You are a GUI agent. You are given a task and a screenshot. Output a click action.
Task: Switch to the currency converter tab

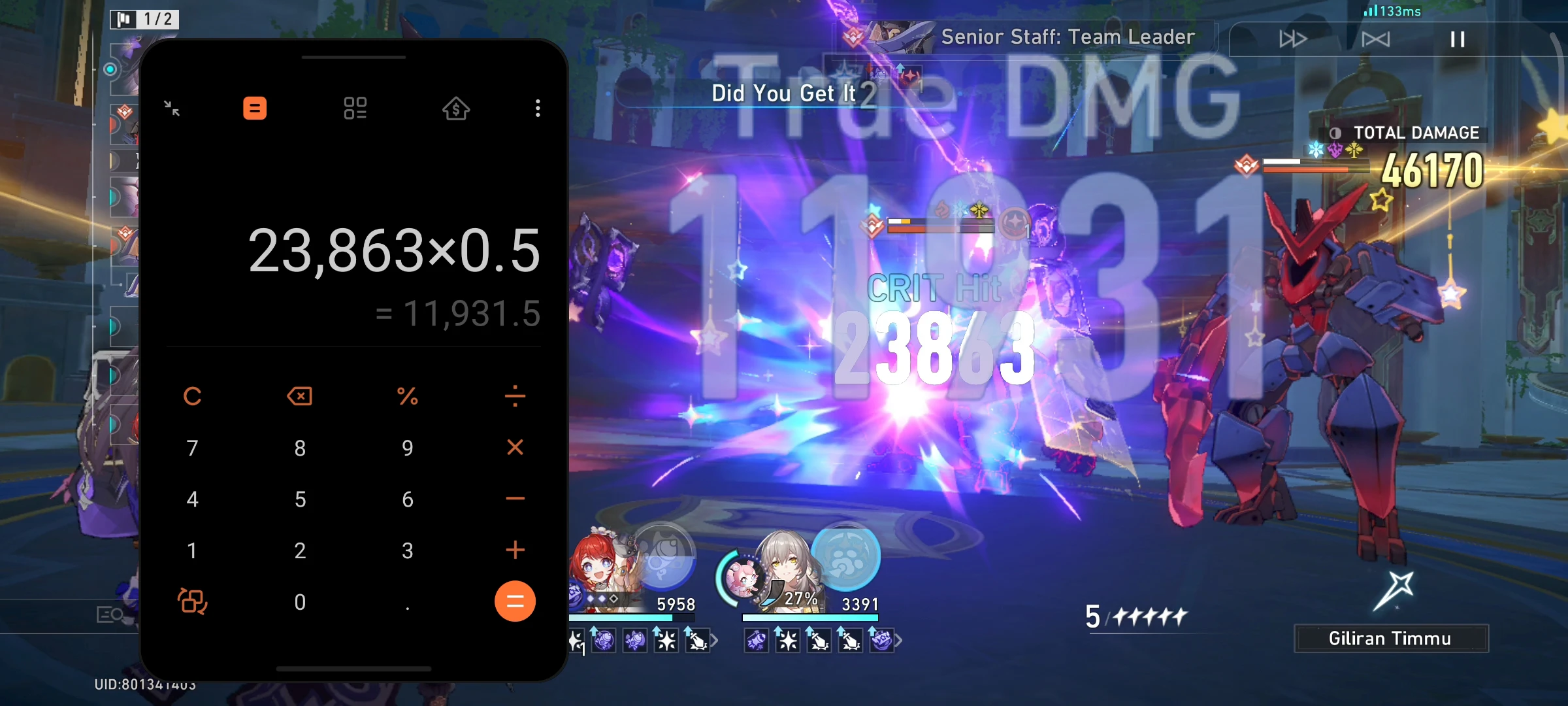455,108
